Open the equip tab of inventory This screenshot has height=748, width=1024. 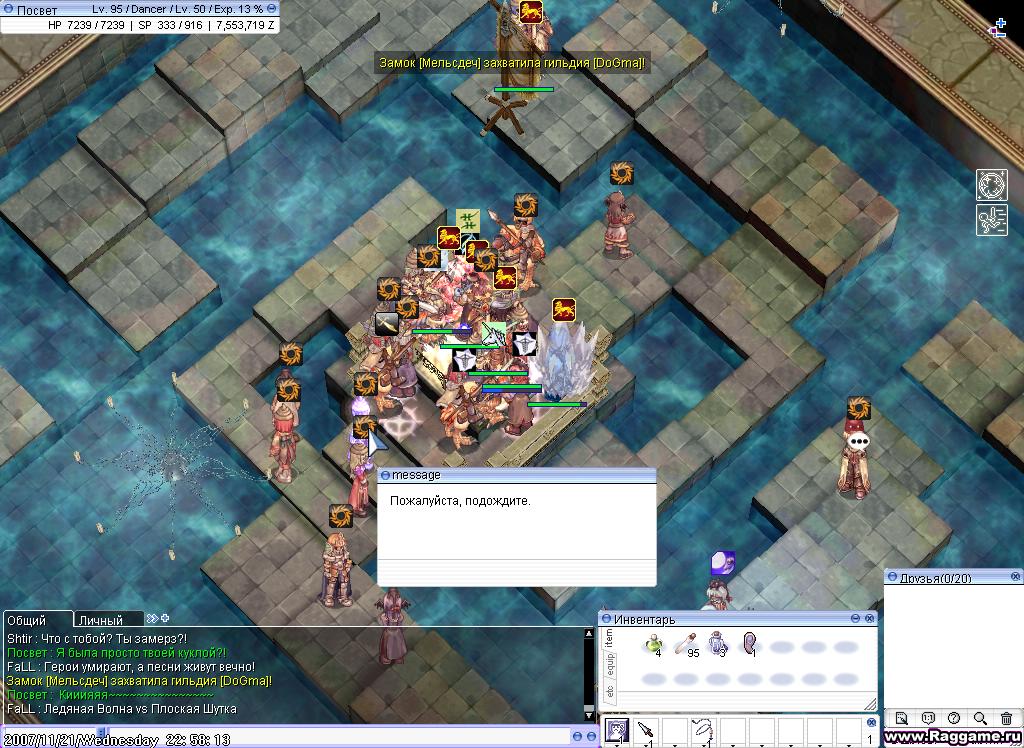610,666
